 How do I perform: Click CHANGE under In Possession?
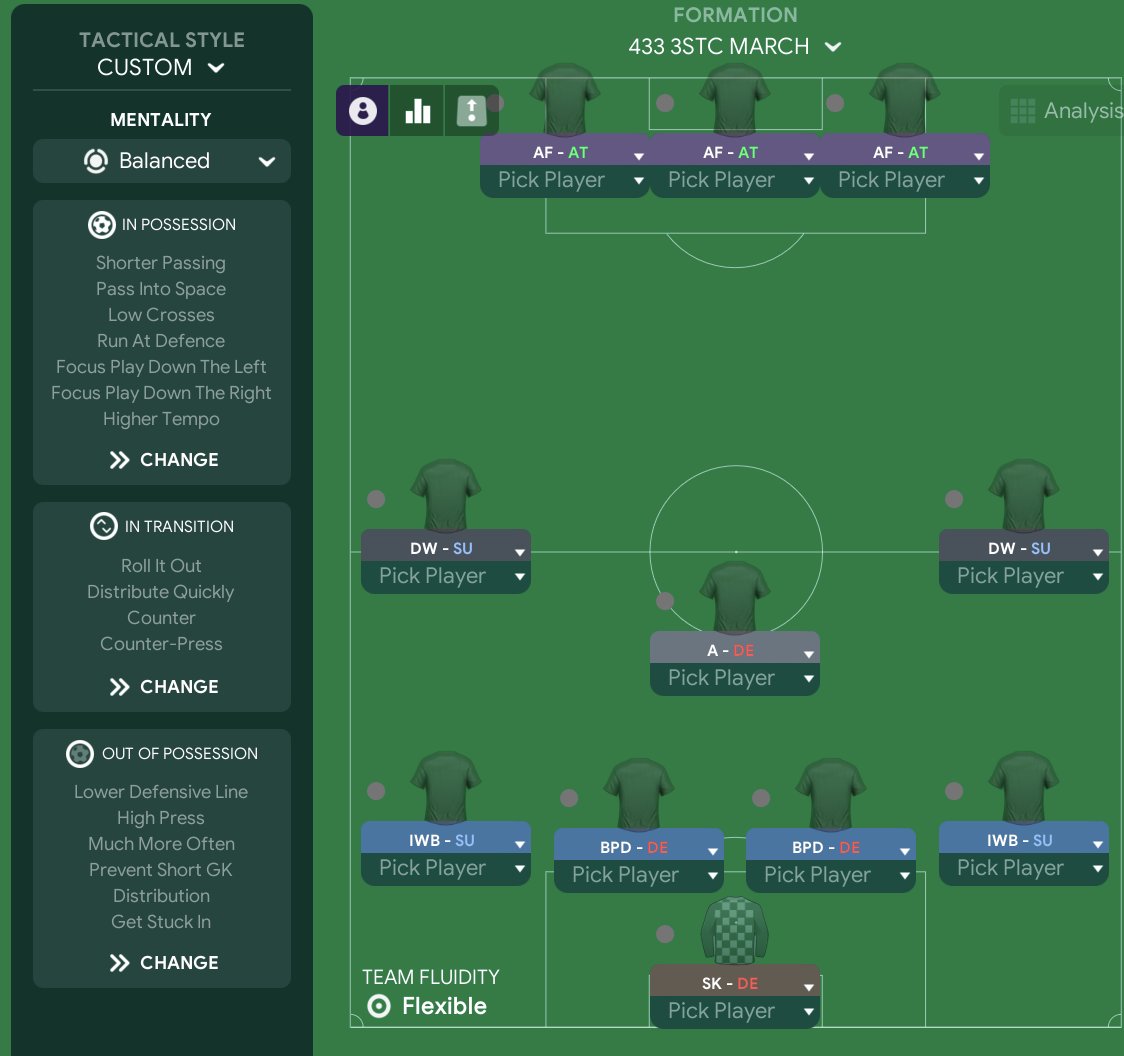coord(163,460)
